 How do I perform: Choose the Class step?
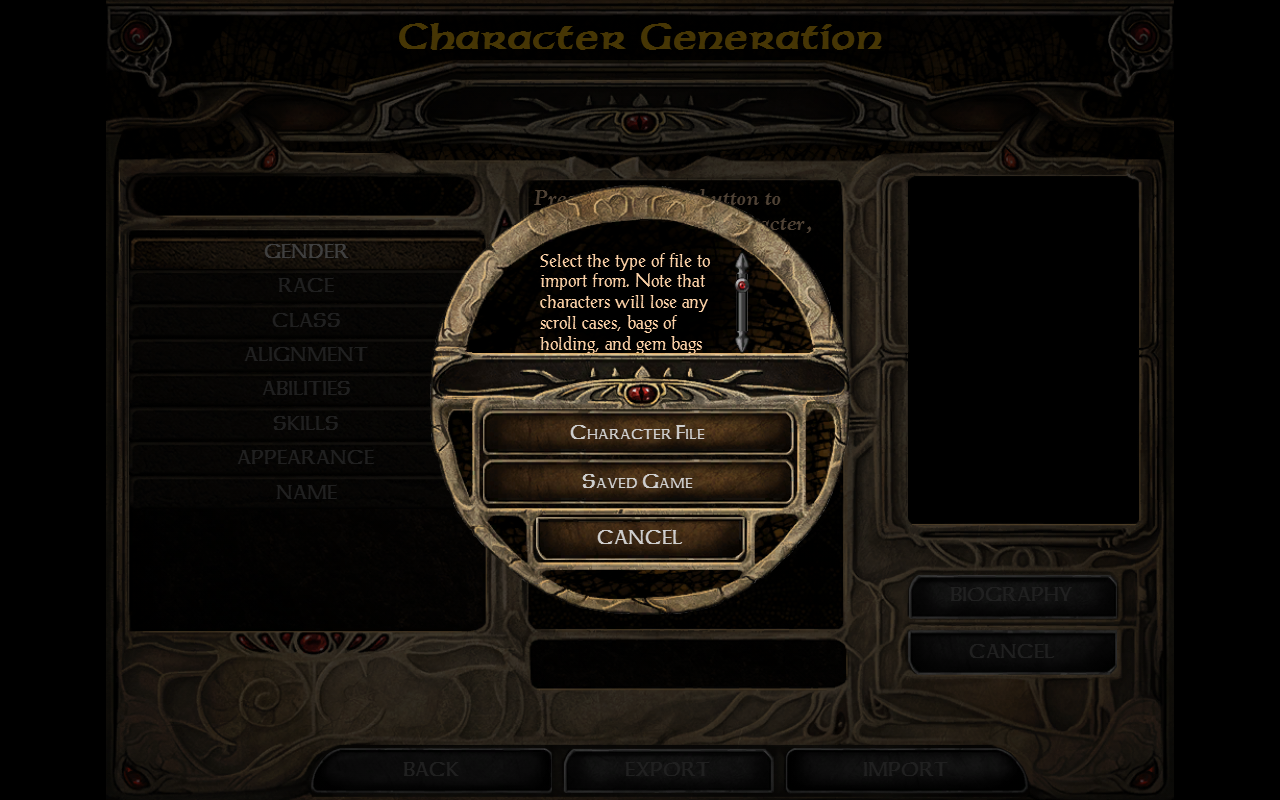pos(306,321)
